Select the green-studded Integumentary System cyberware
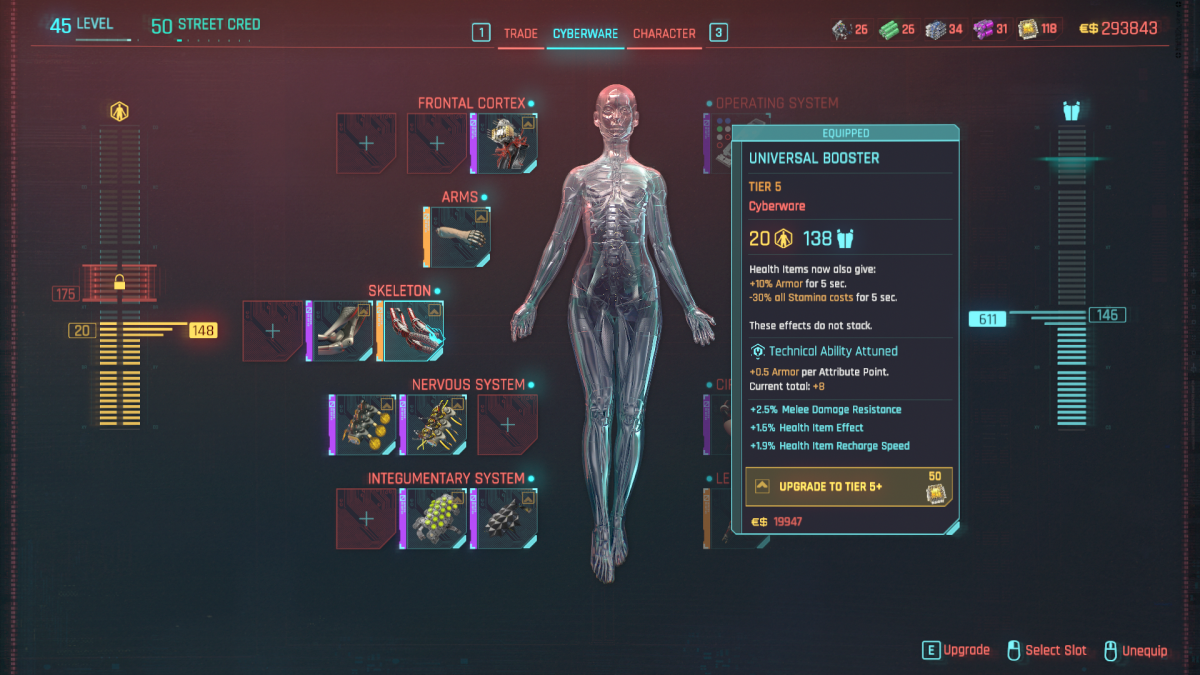 point(437,518)
